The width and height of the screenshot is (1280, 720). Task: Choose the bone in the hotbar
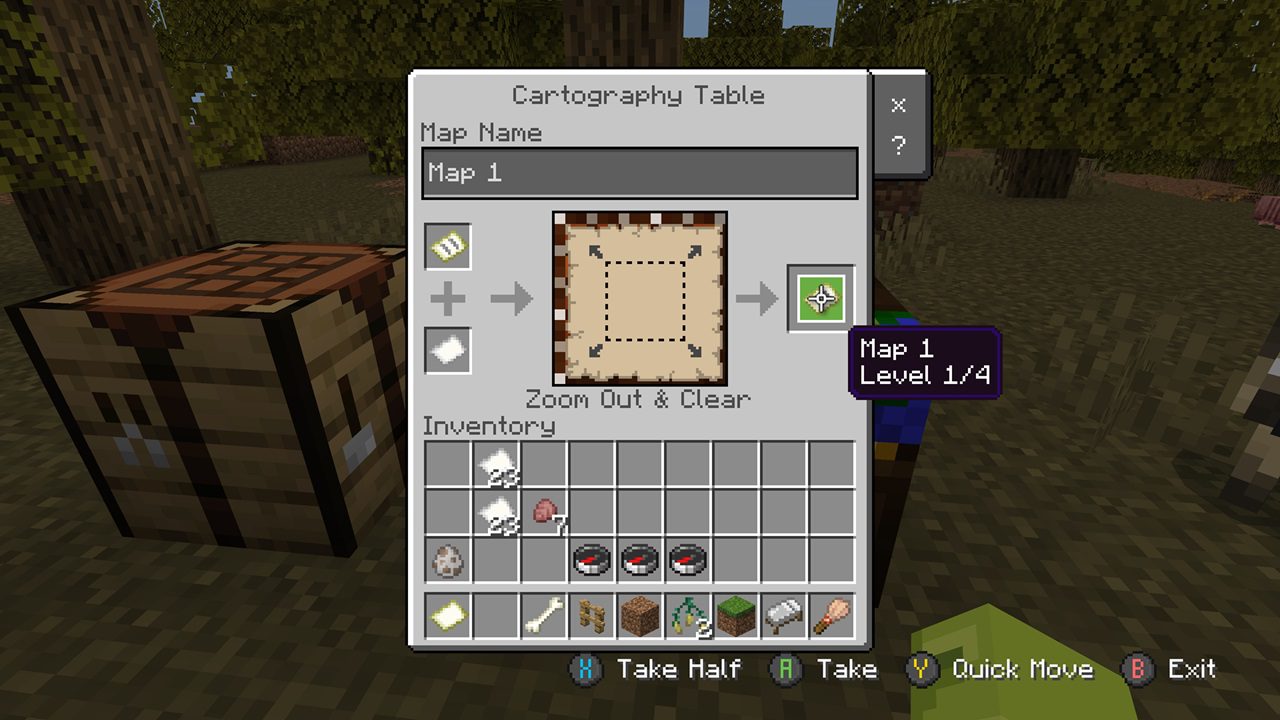coord(544,617)
